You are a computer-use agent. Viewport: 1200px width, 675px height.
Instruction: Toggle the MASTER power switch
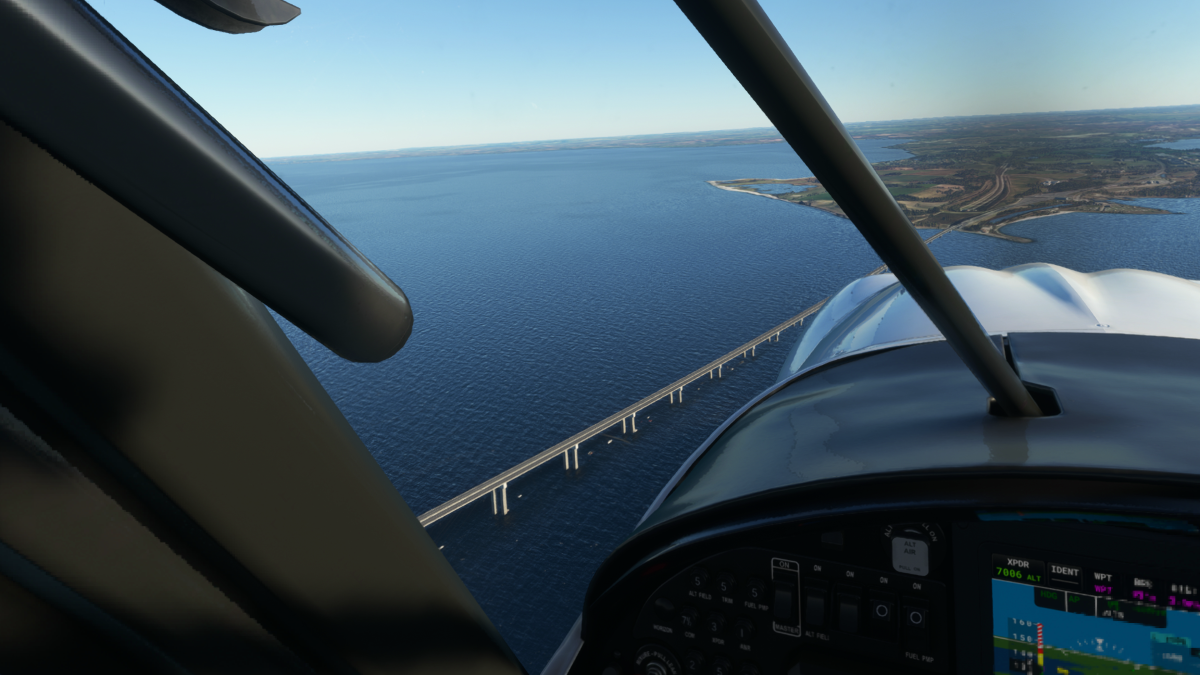(784, 602)
